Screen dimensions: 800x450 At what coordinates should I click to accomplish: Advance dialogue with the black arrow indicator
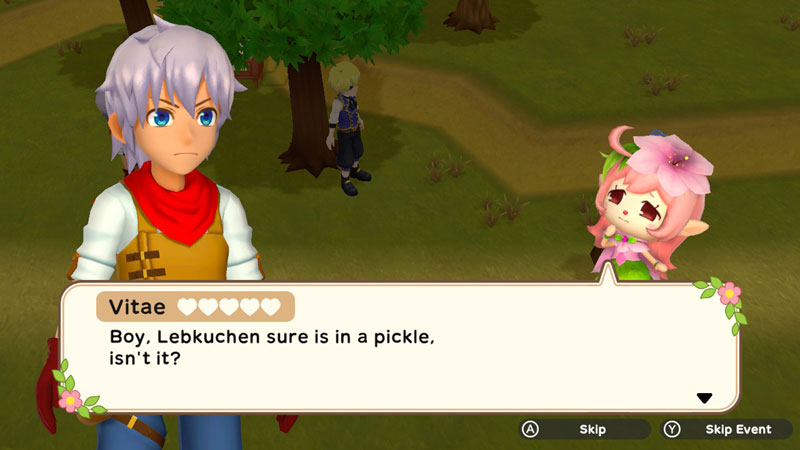[x=704, y=398]
